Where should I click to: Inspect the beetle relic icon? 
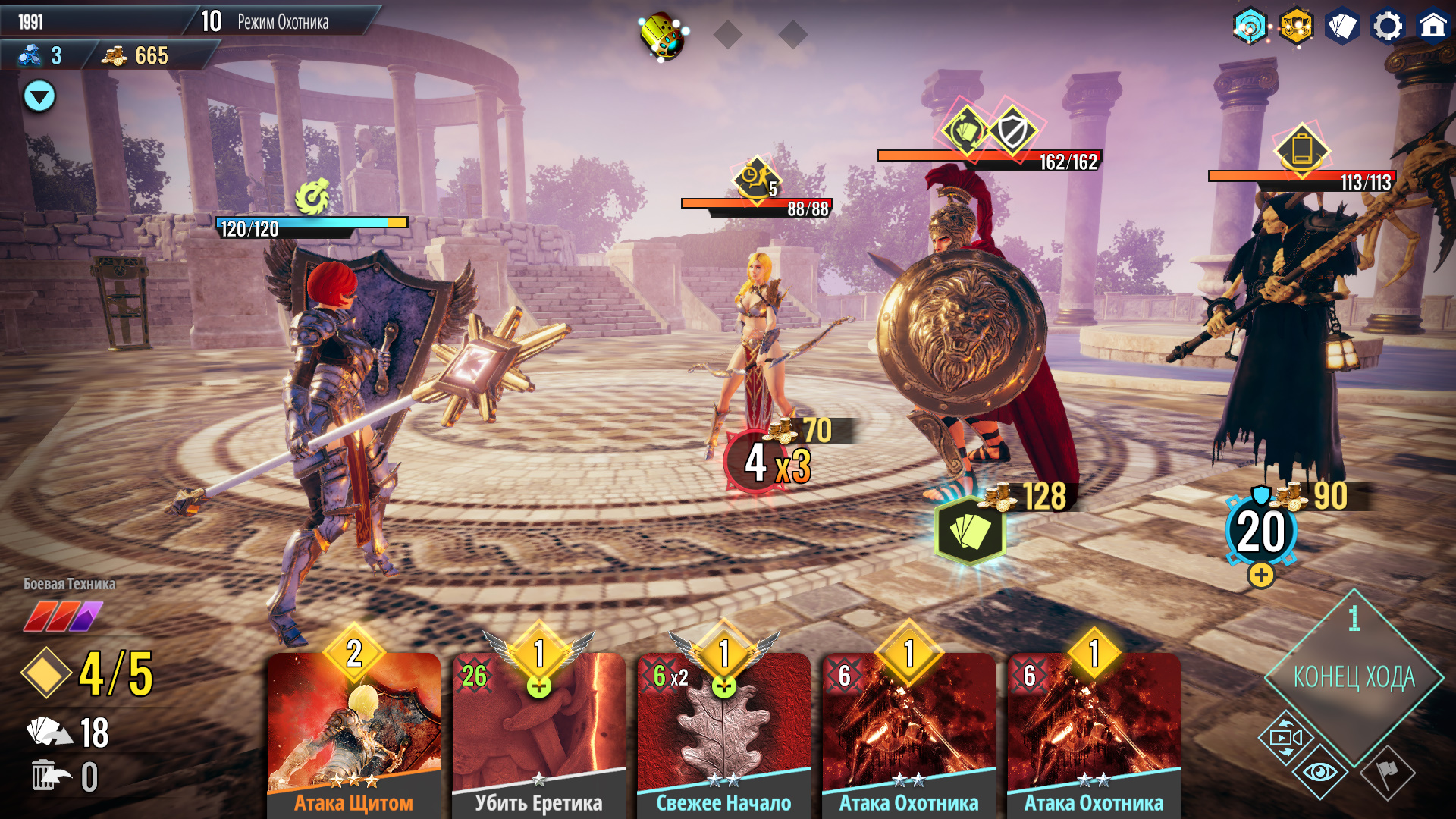coord(661,35)
